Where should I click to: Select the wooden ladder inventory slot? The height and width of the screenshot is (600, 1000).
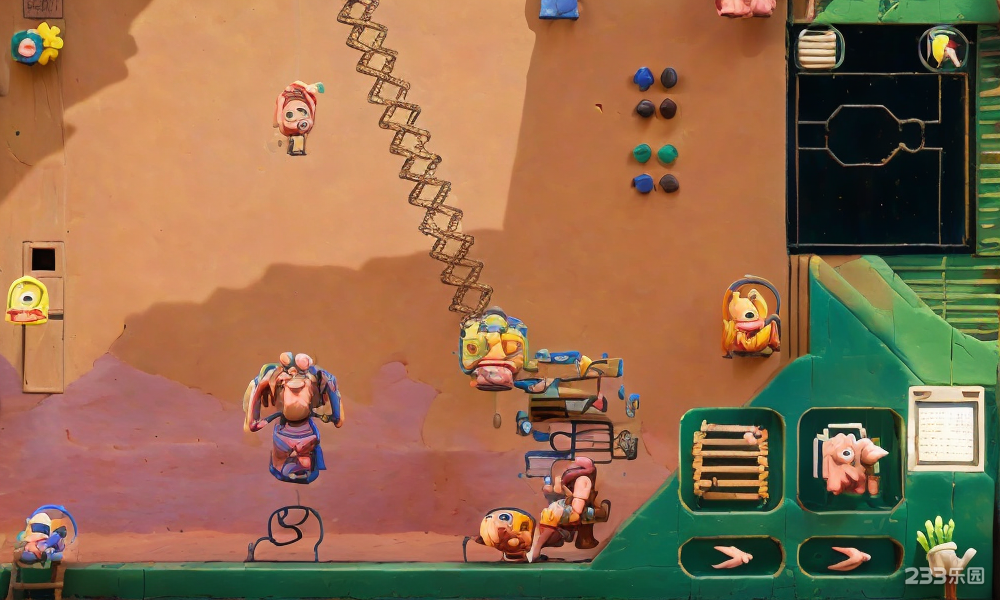pos(731,460)
